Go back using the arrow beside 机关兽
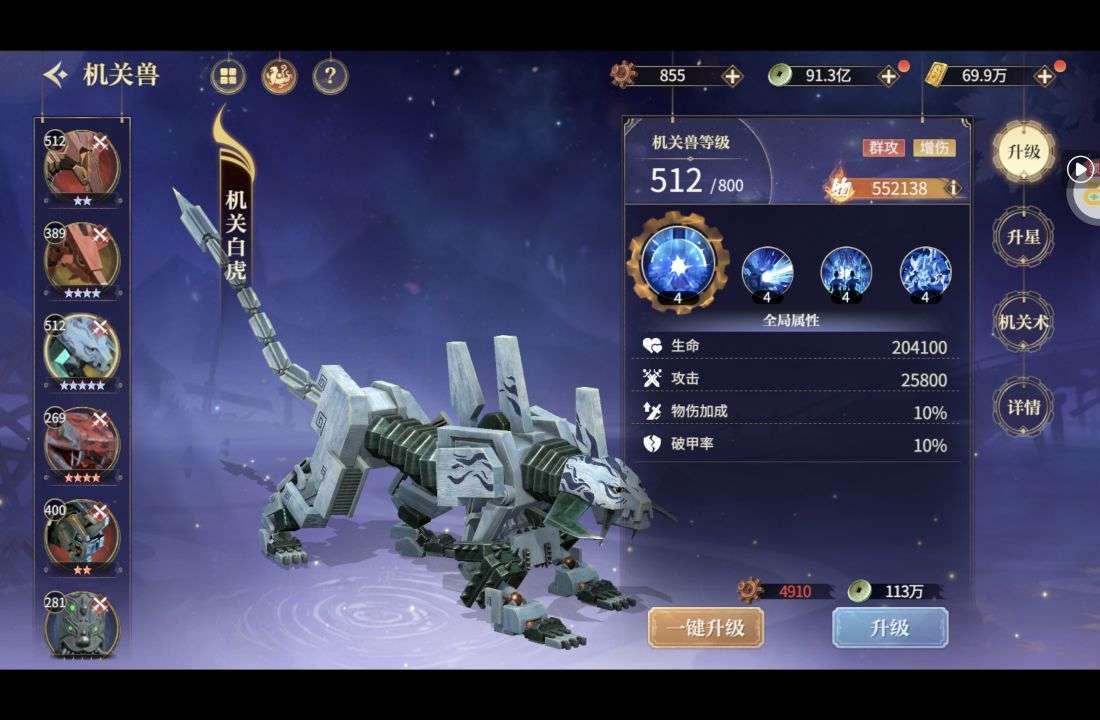This screenshot has height=720, width=1100. tap(56, 75)
